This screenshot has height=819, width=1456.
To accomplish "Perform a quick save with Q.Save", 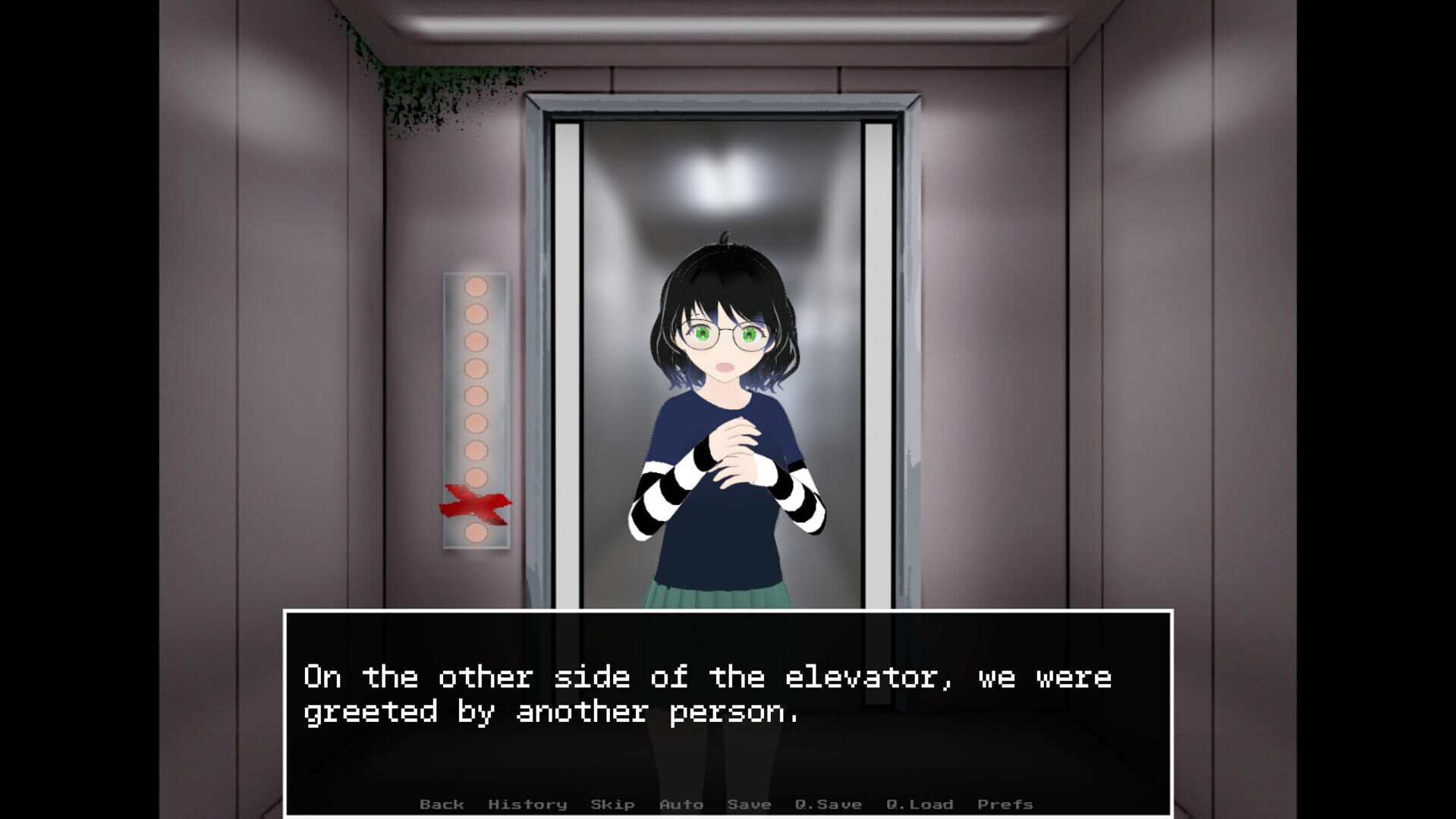I will click(827, 804).
